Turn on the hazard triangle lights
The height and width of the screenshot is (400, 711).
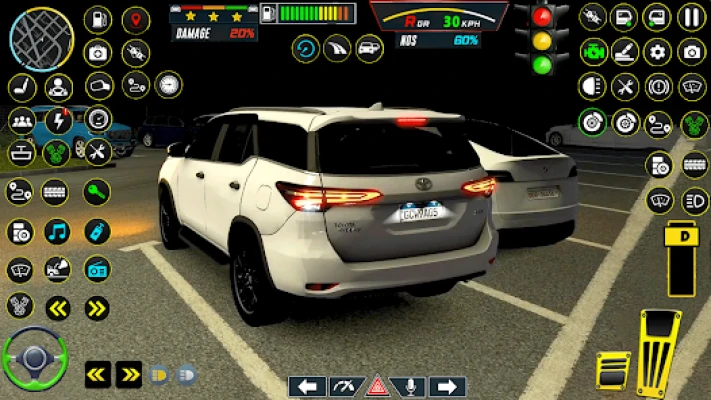tap(377, 386)
